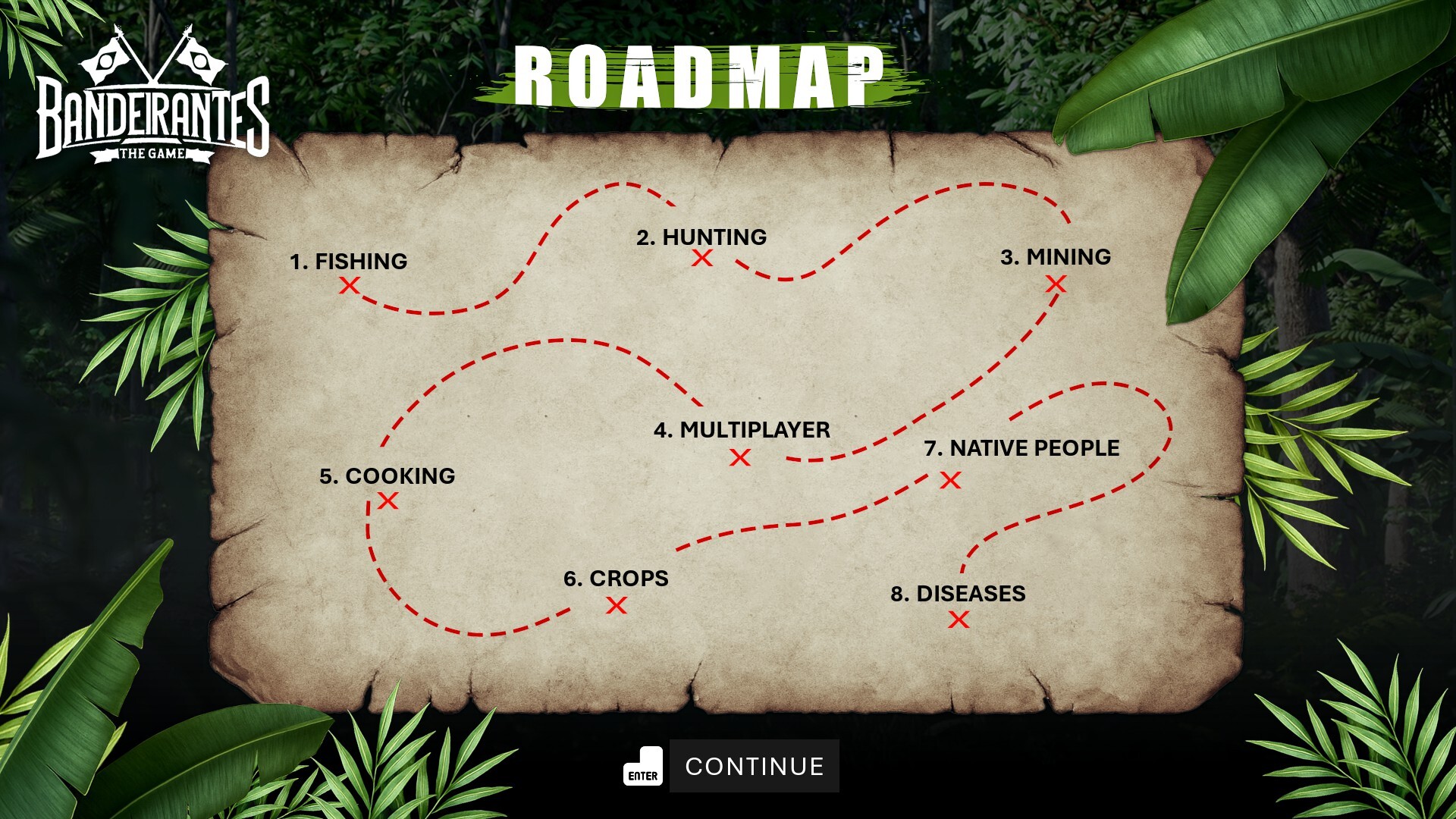Click the '1. FISHING' label text
Viewport: 1456px width, 819px height.
pos(349,261)
